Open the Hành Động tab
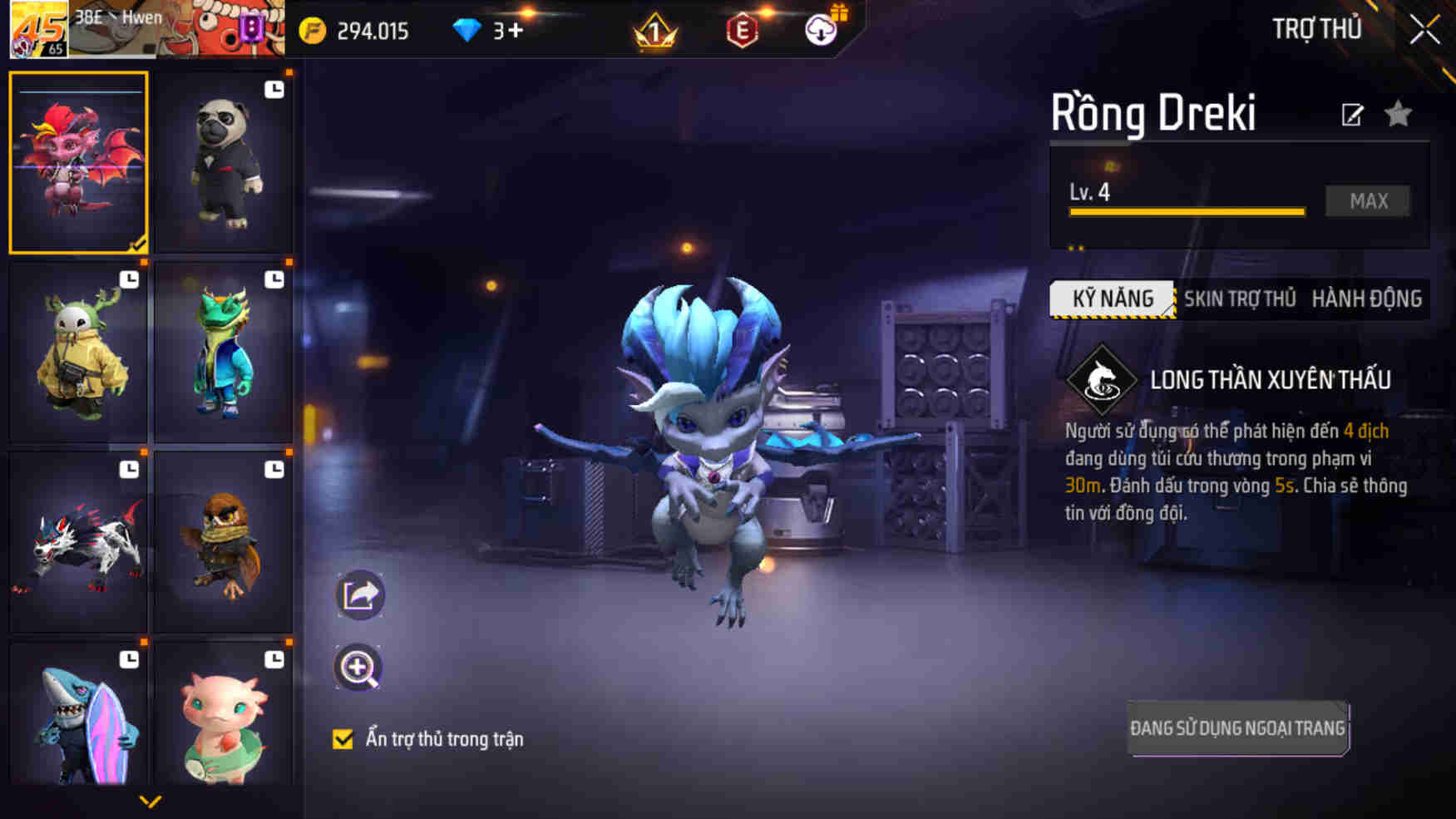1456x819 pixels. (1366, 299)
